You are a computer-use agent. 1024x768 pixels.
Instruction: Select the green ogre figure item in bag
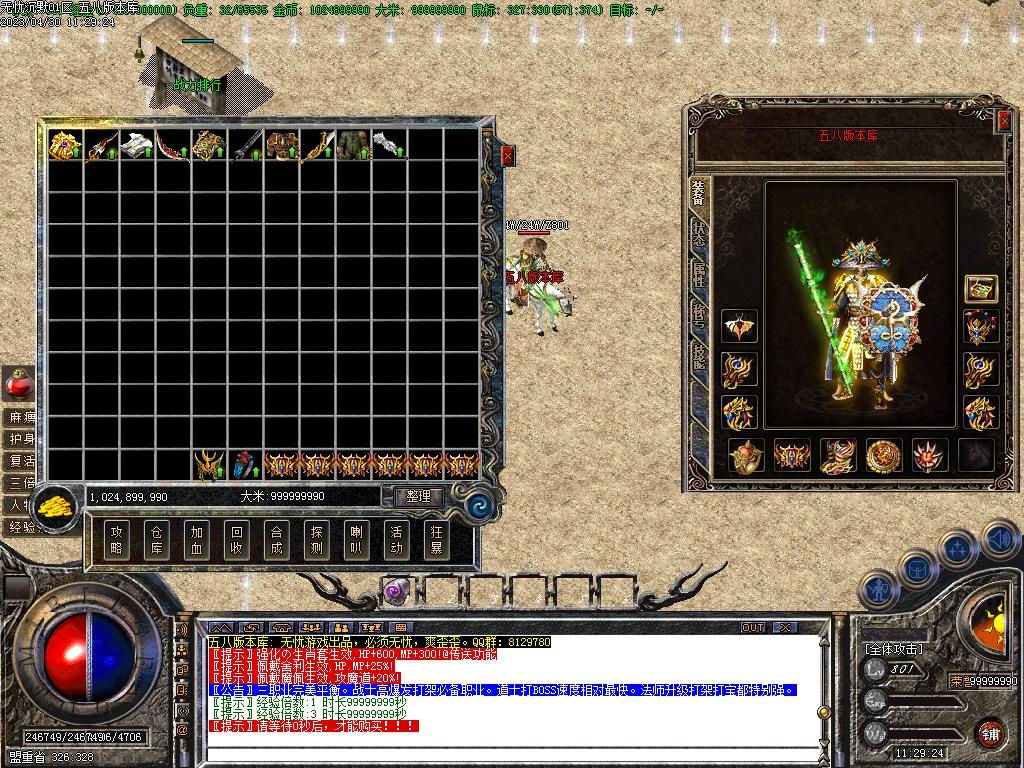(x=353, y=146)
